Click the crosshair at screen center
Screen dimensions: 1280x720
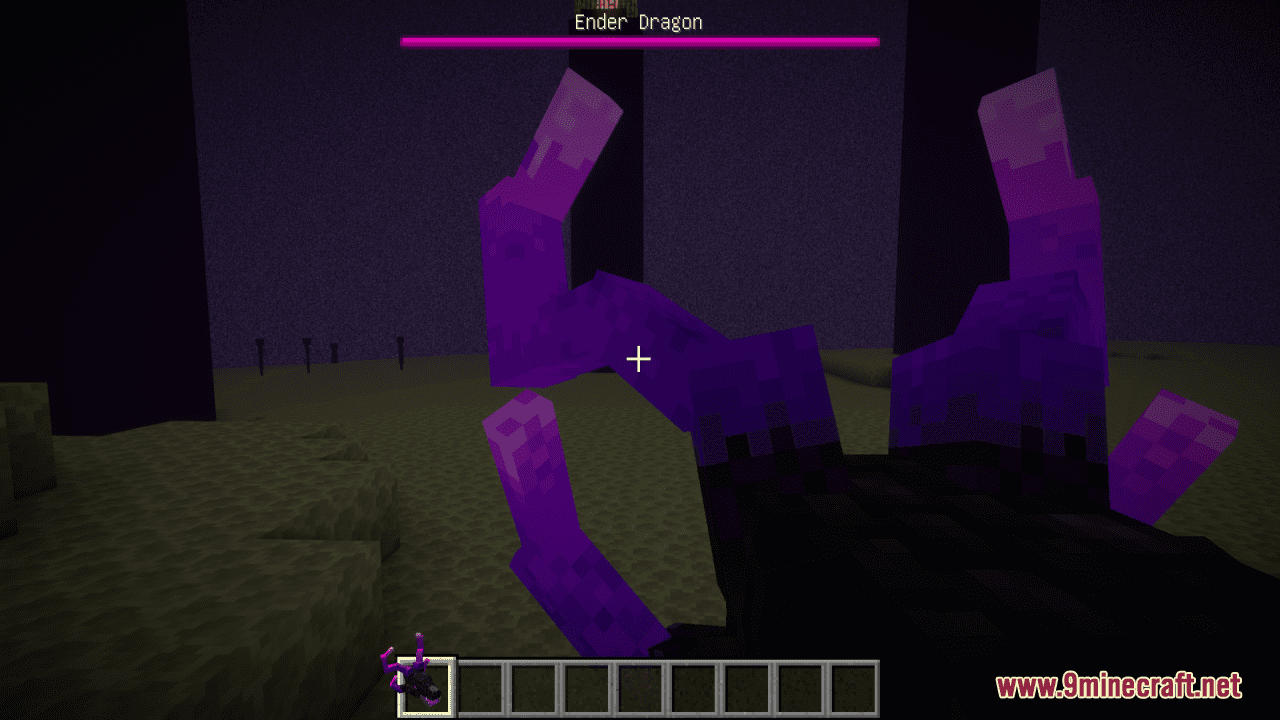(x=638, y=357)
